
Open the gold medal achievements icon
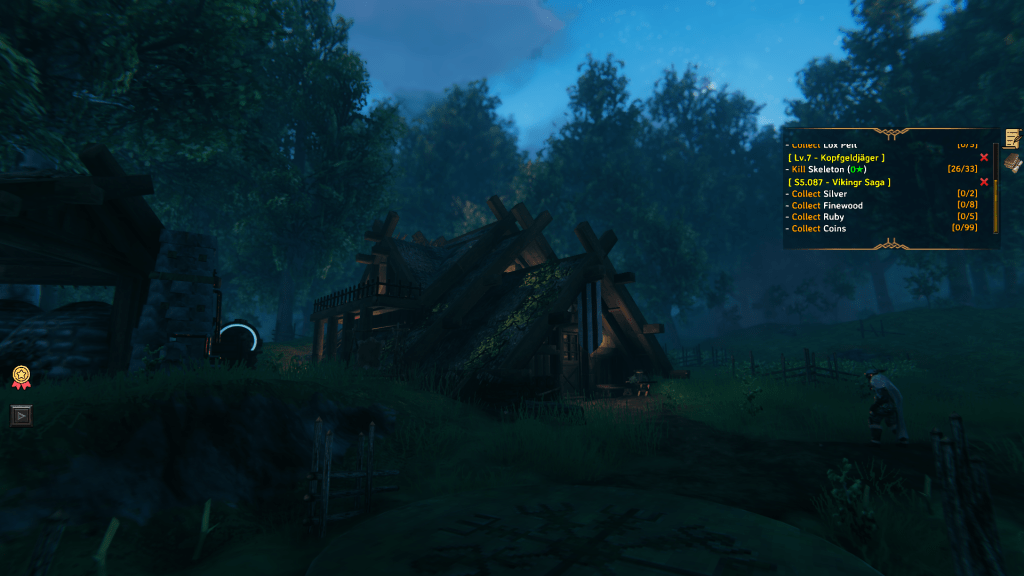click(x=21, y=376)
